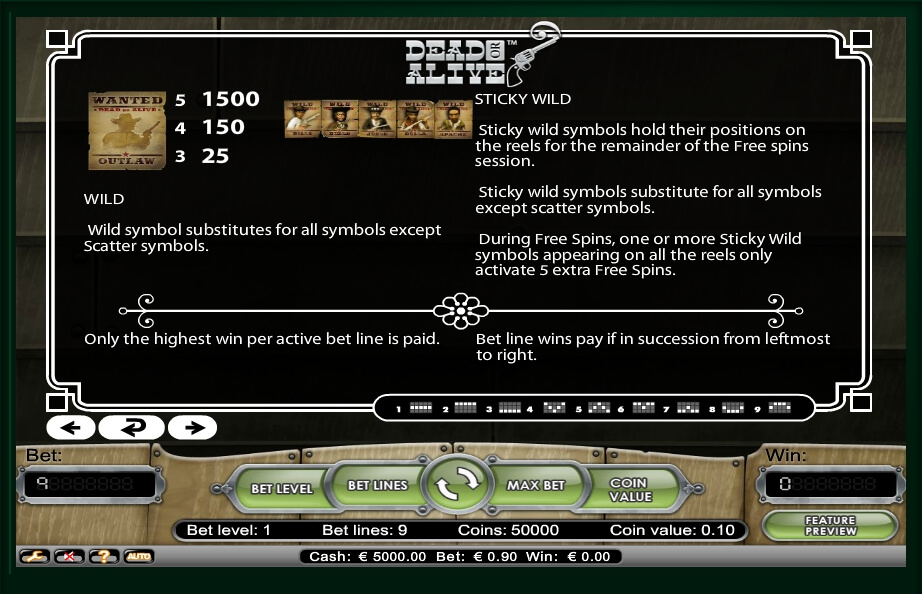This screenshot has height=594, width=922.
Task: Increase the Bet Level
Action: coord(281,488)
